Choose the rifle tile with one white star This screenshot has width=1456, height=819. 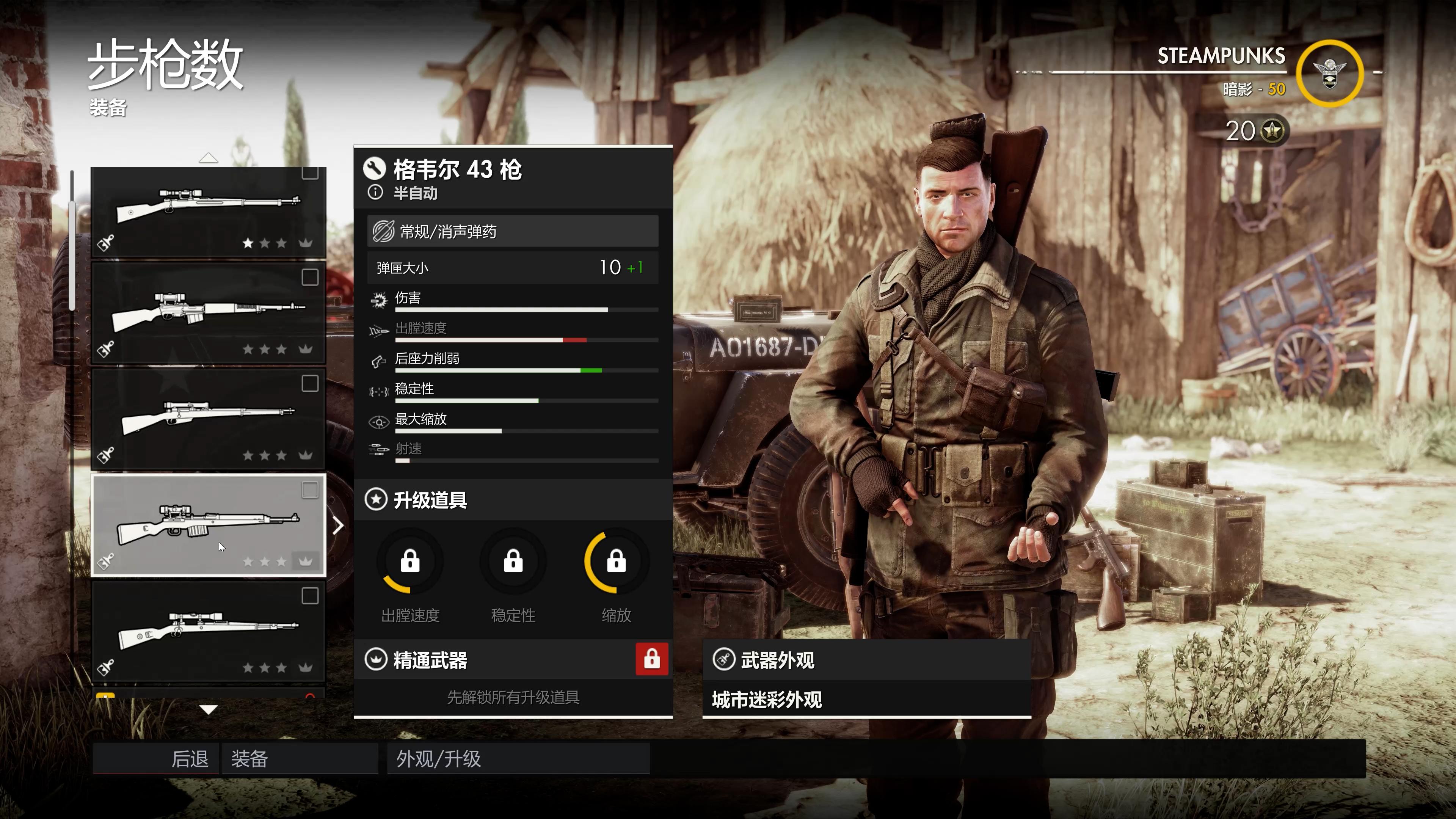(x=208, y=212)
